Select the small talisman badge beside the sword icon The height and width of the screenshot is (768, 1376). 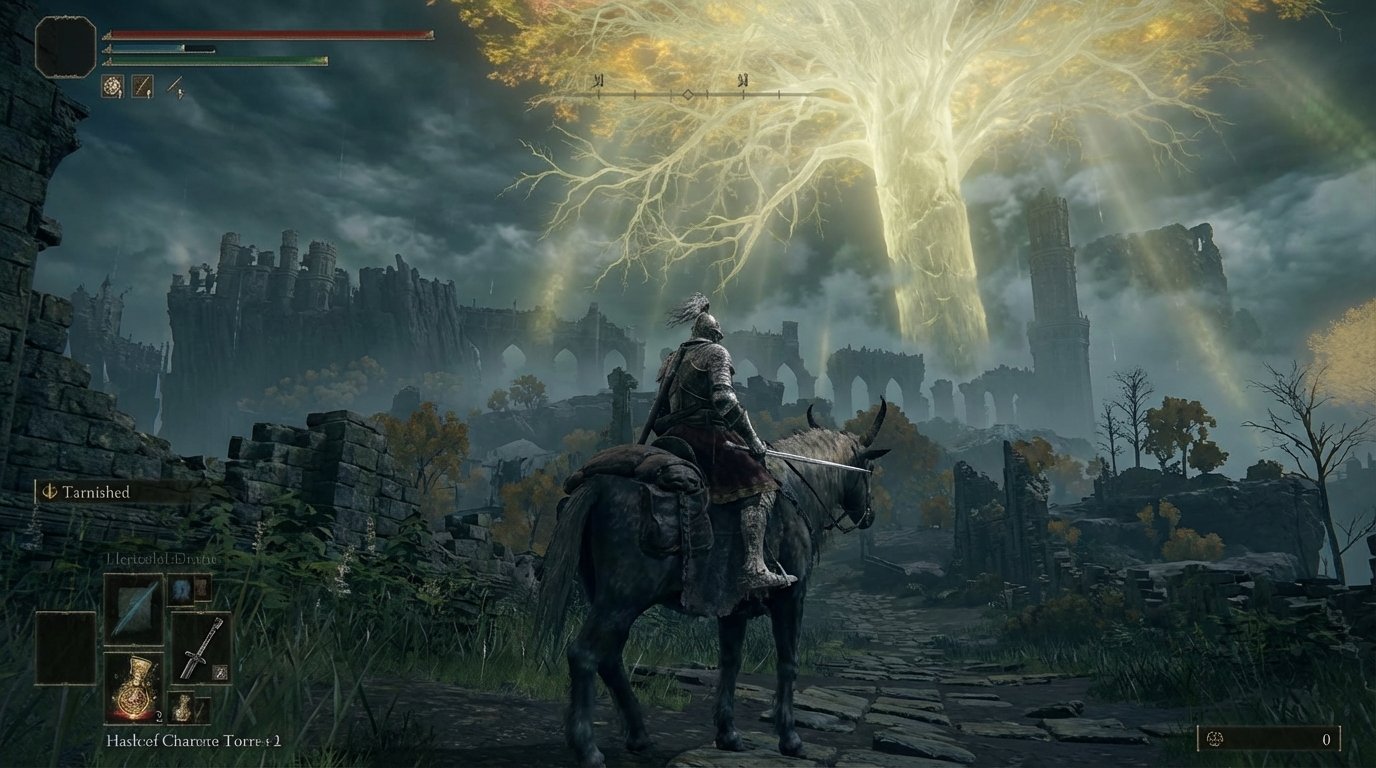(x=220, y=672)
